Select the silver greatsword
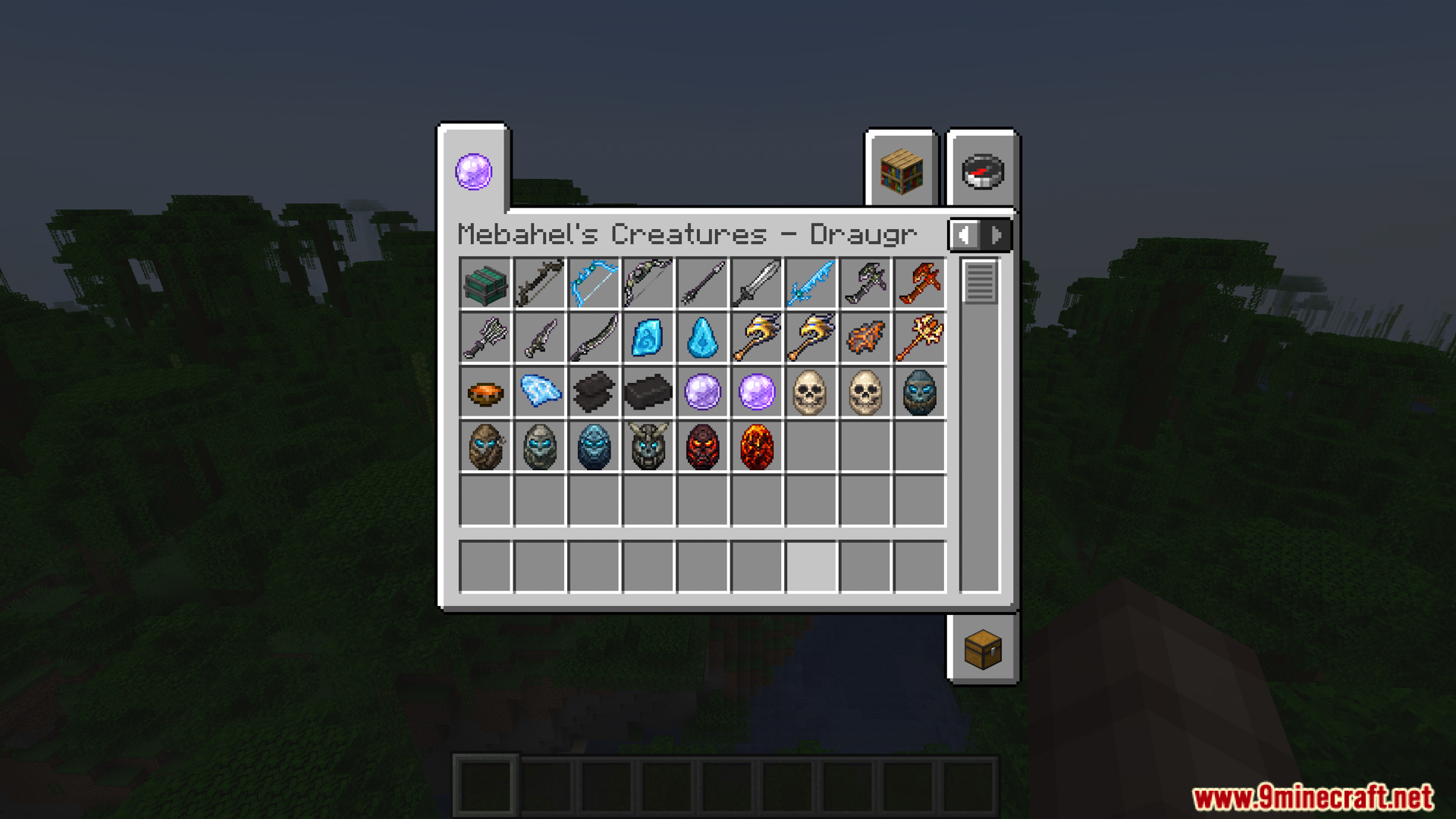 point(756,284)
